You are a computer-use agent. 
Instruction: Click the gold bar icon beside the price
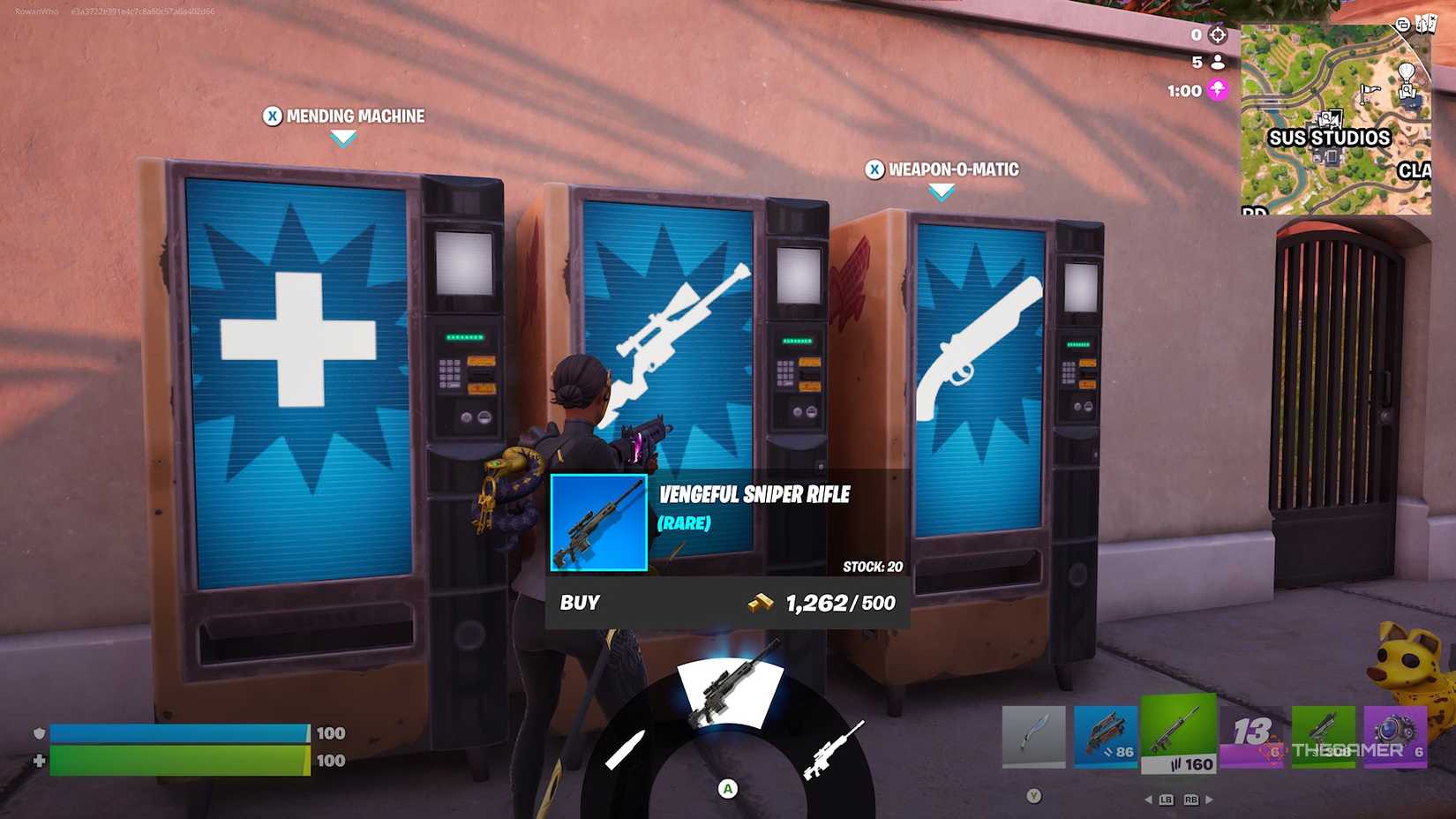761,604
